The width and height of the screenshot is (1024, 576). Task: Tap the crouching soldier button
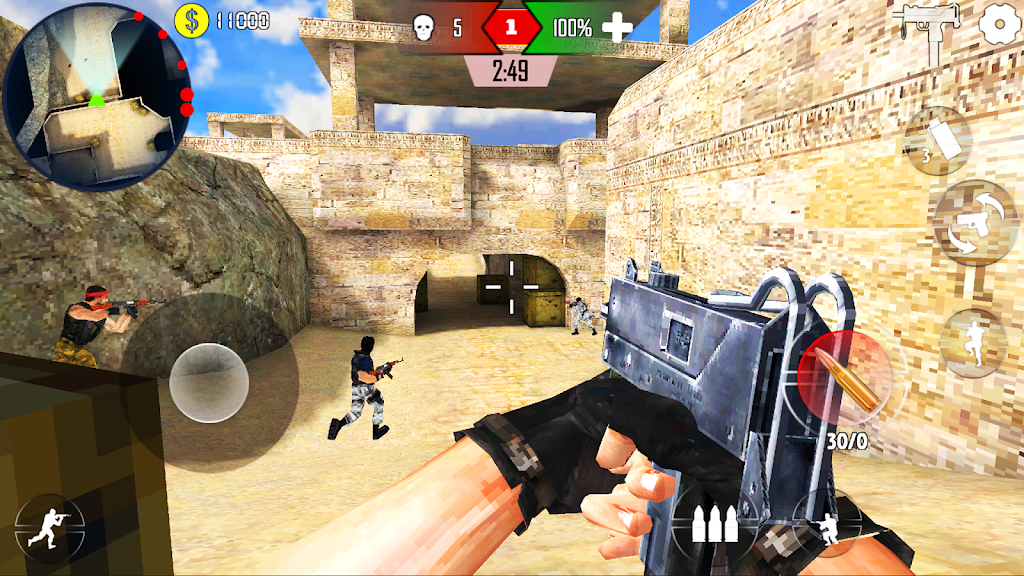[x=826, y=525]
